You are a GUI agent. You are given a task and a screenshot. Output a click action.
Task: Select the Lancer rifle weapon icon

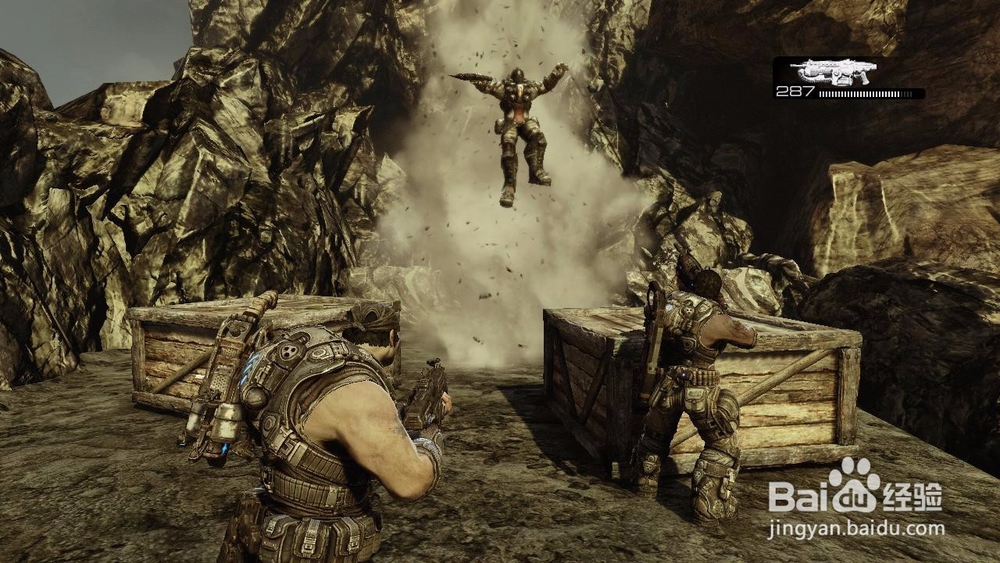point(832,71)
